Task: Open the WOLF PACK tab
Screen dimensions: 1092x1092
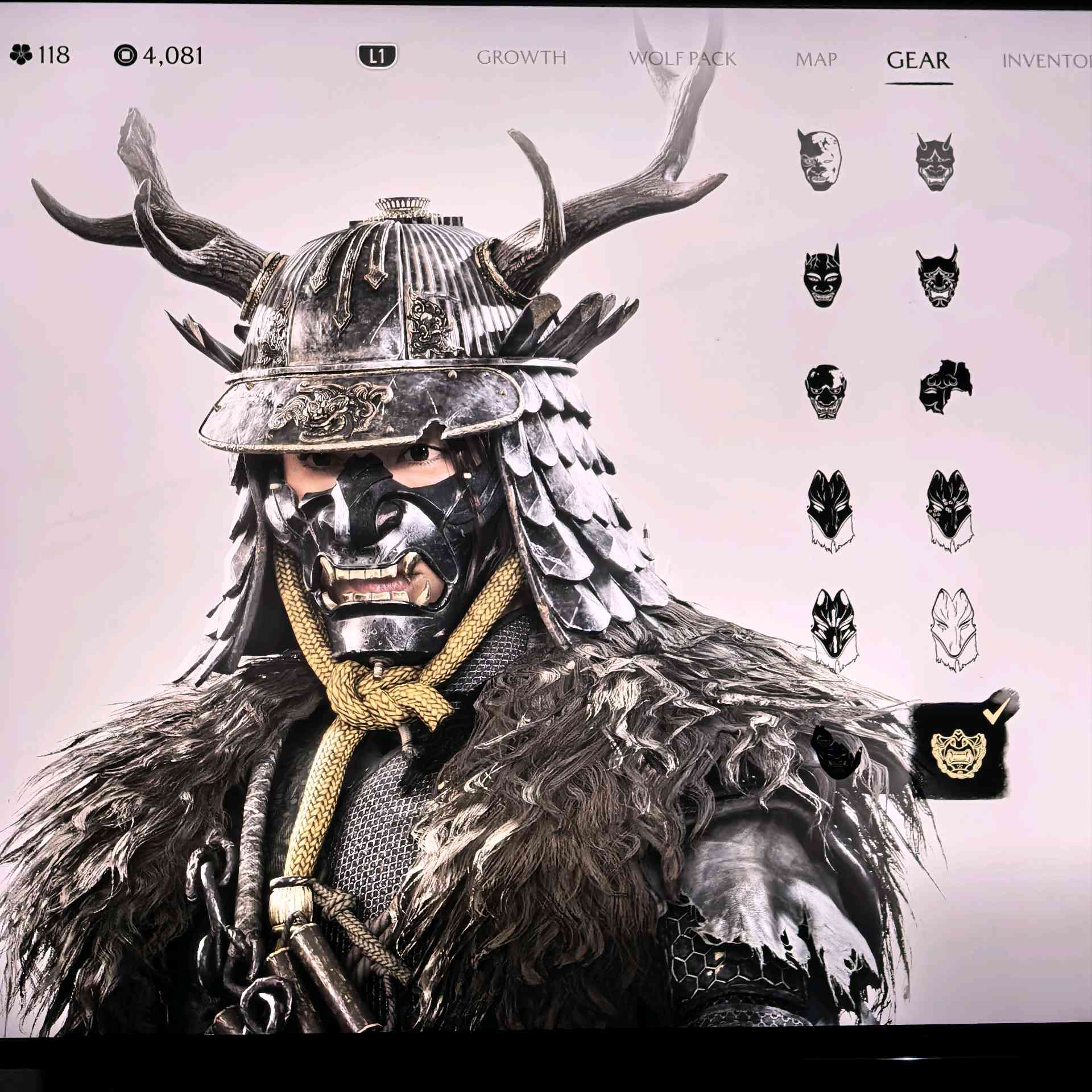Action: pos(682,57)
